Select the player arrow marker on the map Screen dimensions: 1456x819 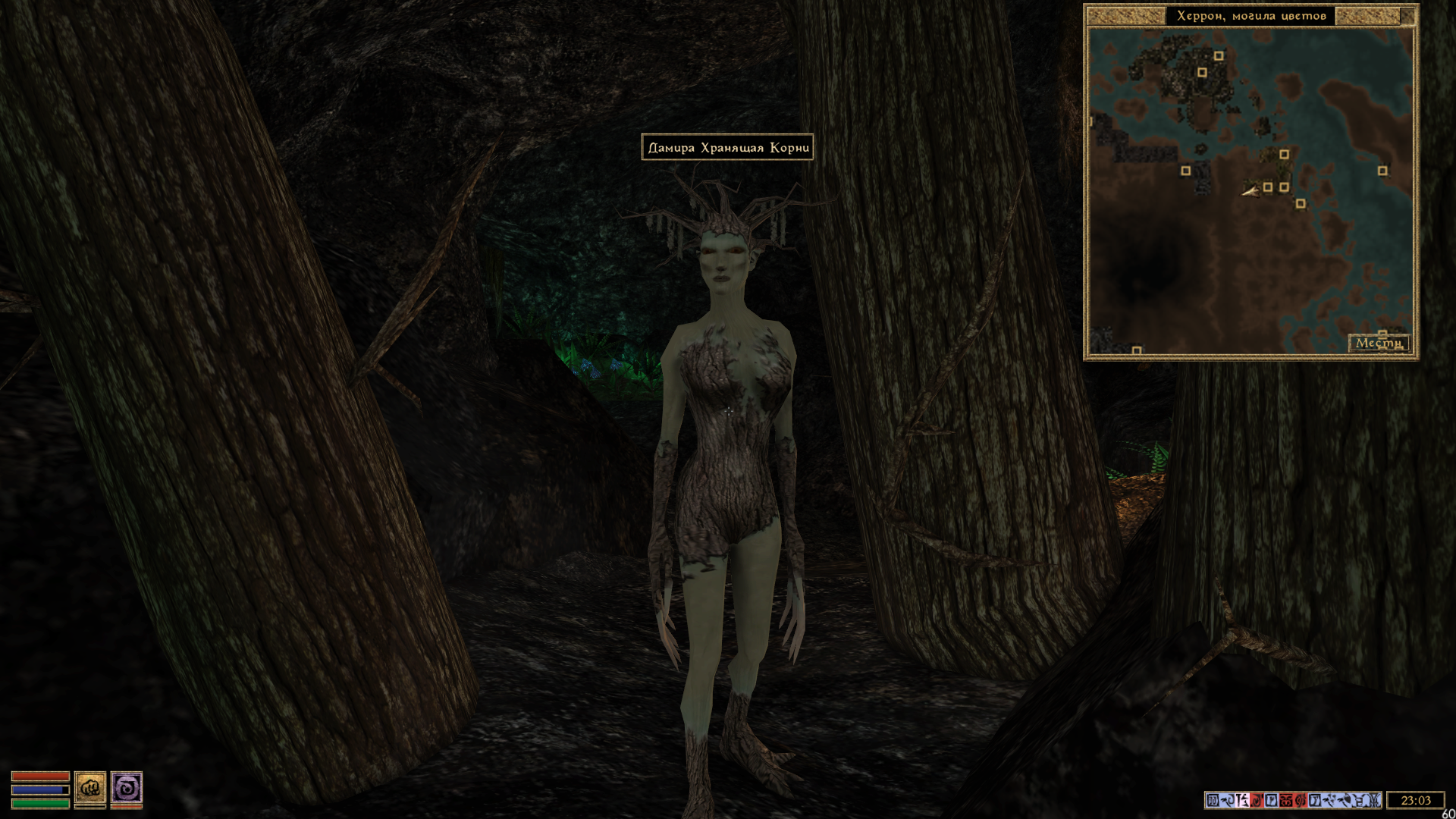tap(1250, 191)
